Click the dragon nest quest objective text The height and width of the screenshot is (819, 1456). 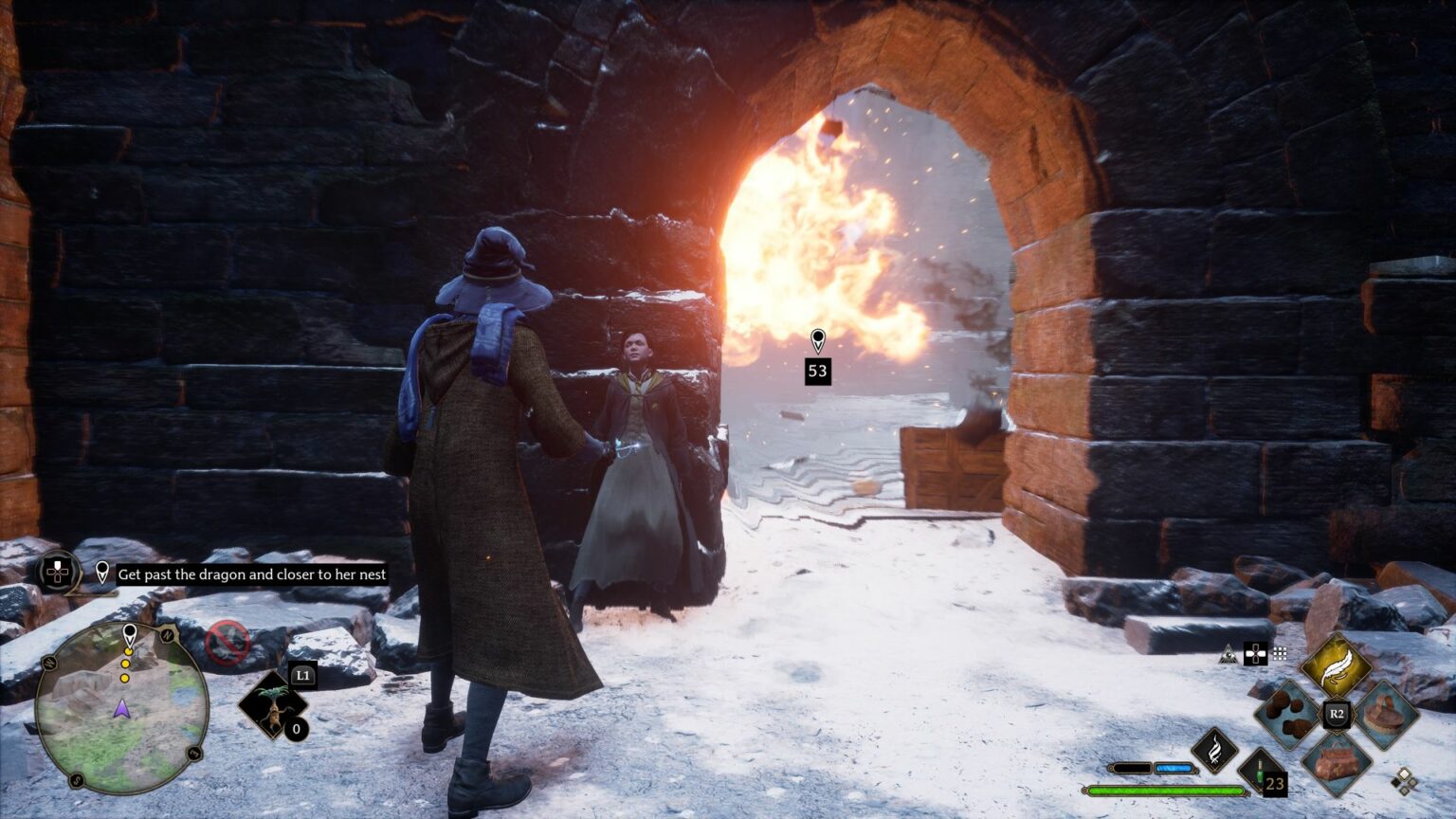(251, 574)
